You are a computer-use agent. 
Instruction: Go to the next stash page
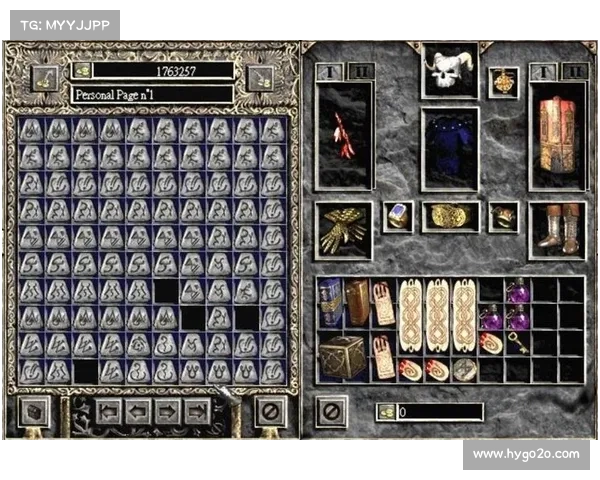[x=167, y=411]
